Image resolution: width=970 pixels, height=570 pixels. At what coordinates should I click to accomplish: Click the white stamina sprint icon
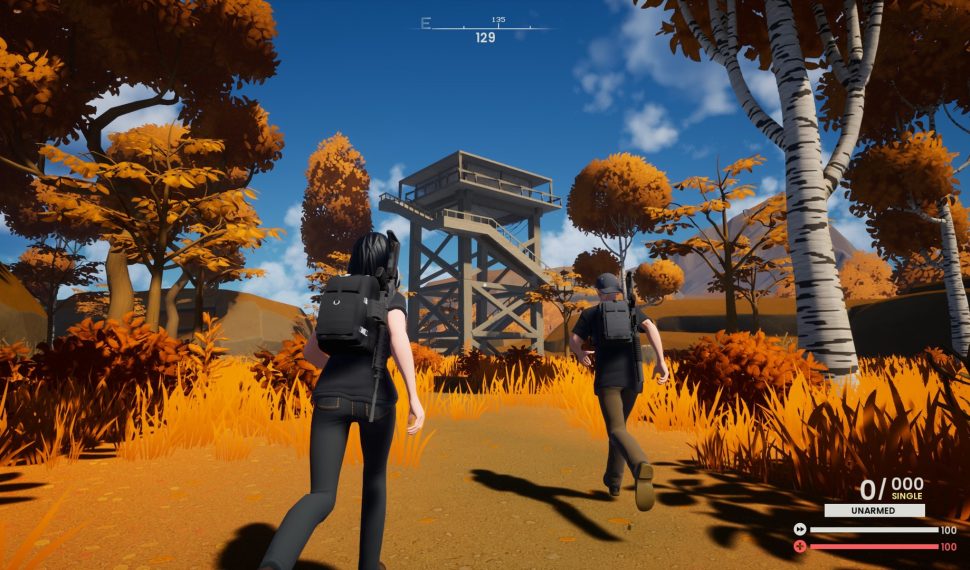coord(800,529)
